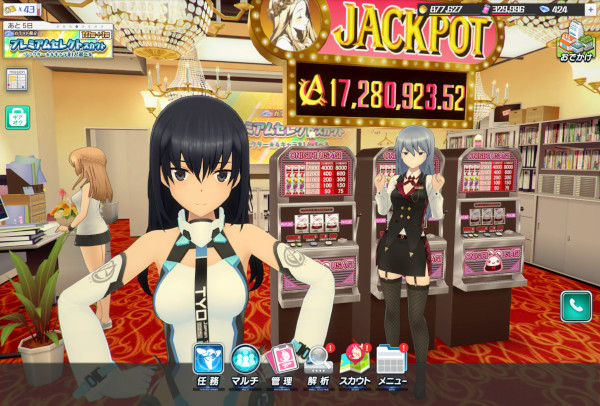The image size is (600, 406).
Task: Open the green shopping bag icon
Action: pyautogui.click(x=16, y=116)
